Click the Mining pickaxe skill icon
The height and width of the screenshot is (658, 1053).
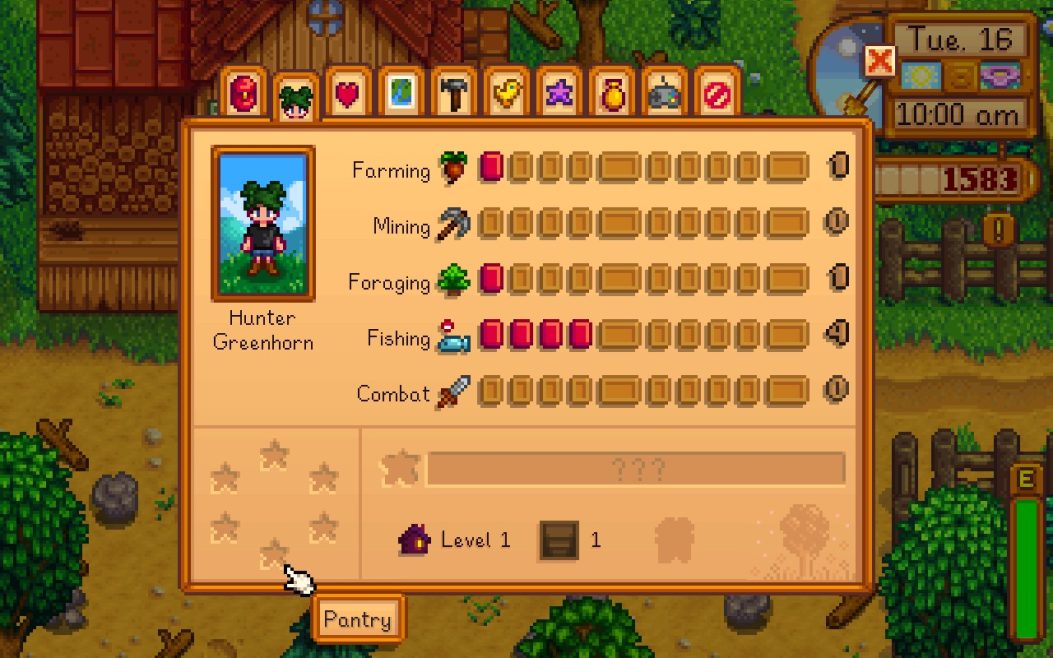point(453,224)
